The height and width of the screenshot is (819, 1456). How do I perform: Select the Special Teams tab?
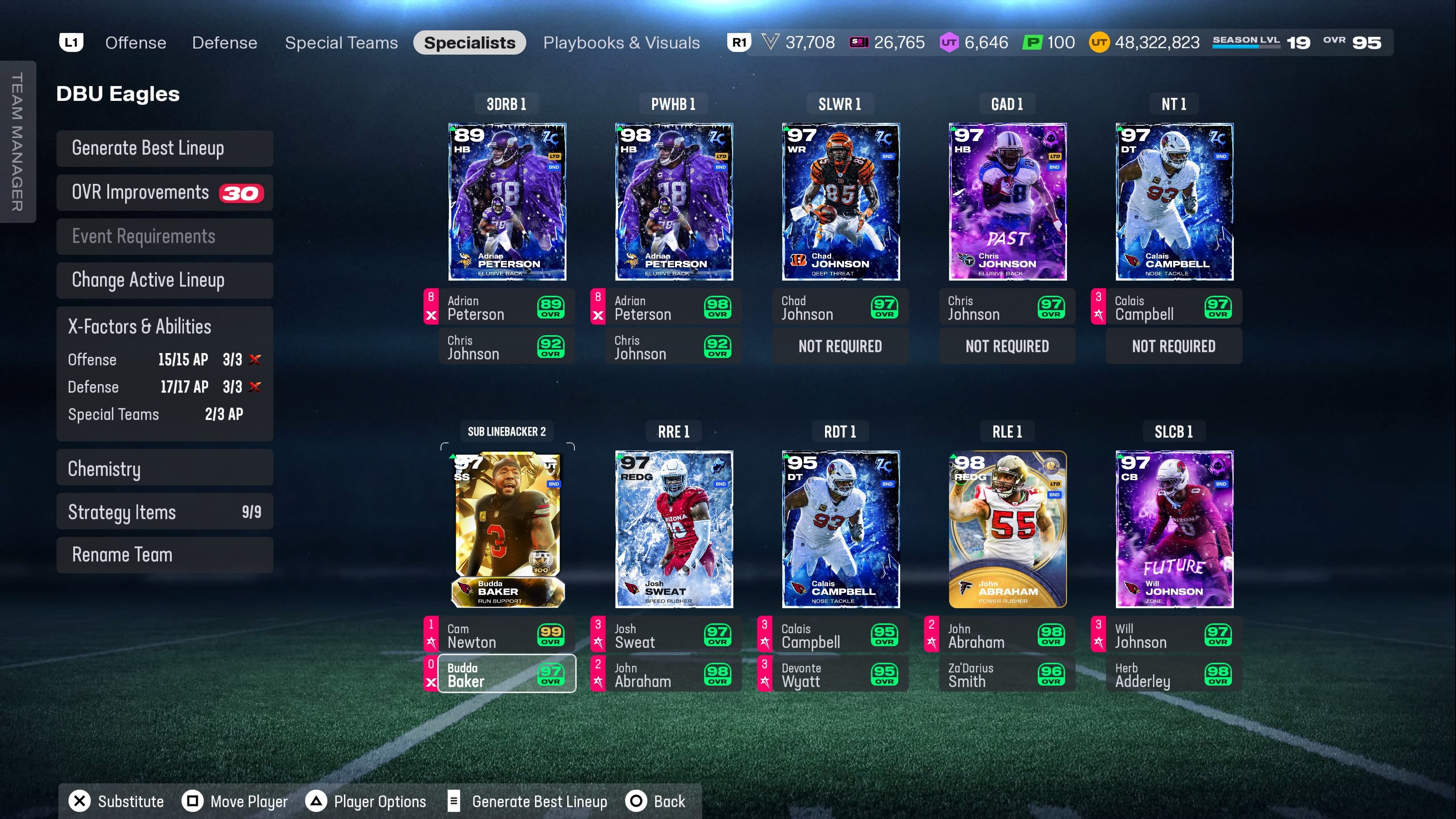click(341, 43)
